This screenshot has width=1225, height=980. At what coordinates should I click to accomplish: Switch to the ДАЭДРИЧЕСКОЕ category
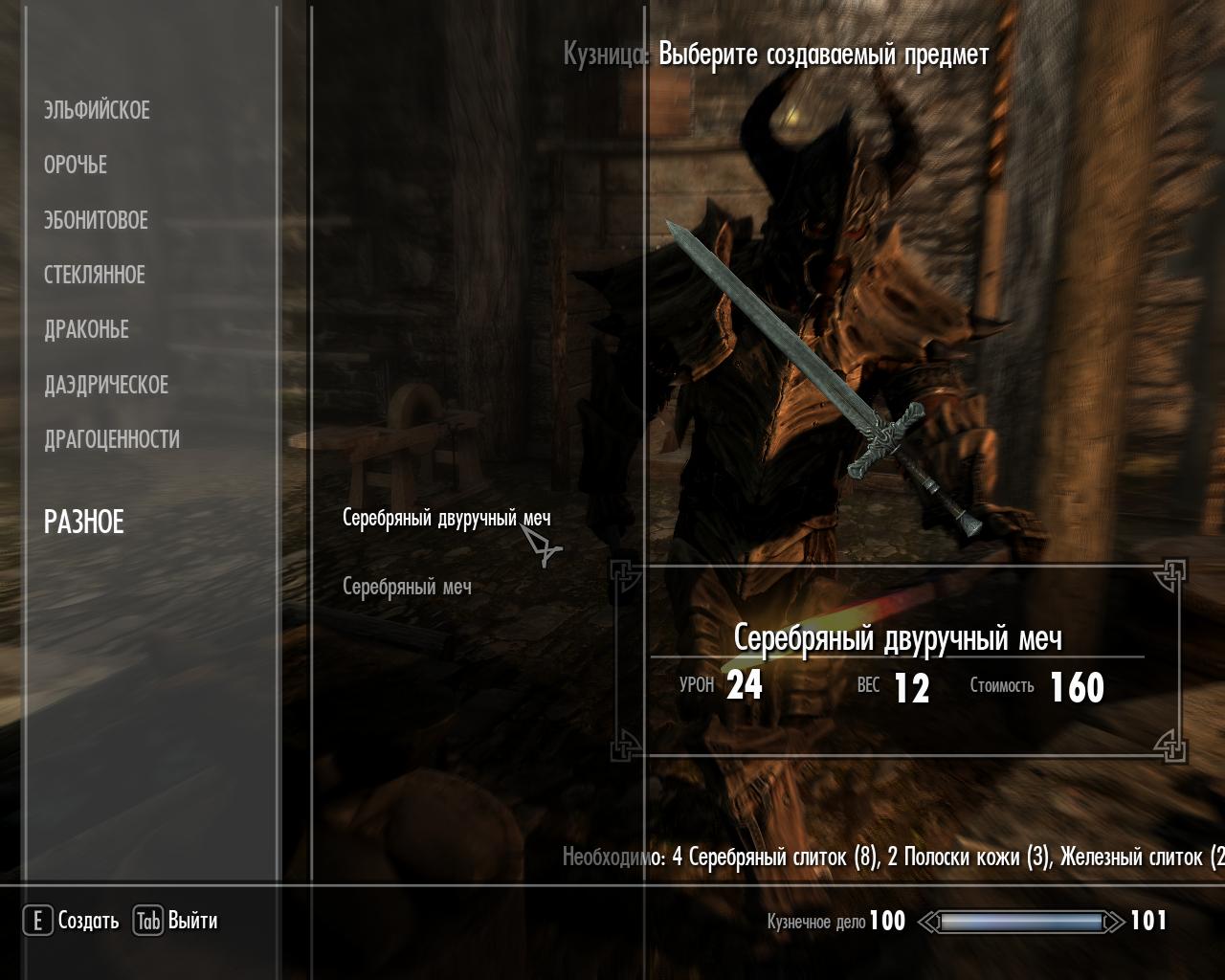click(x=104, y=385)
